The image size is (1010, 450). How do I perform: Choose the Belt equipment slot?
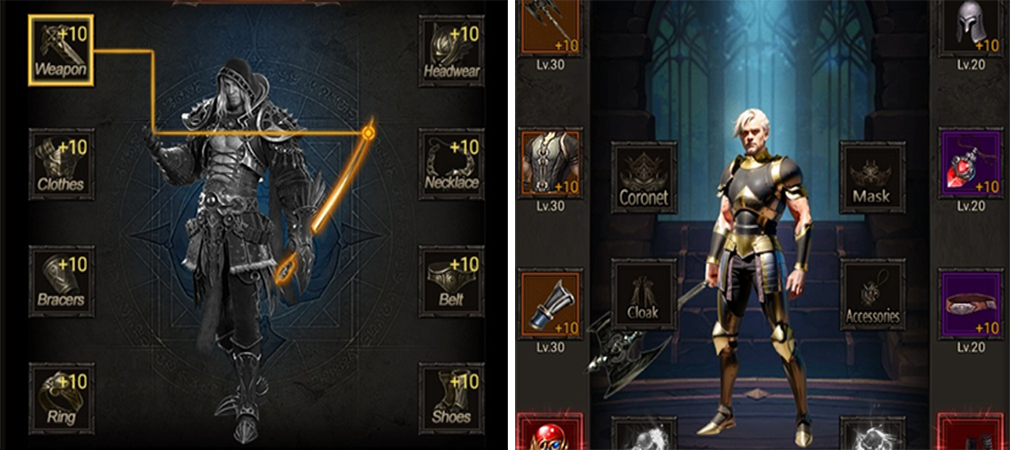coord(451,279)
